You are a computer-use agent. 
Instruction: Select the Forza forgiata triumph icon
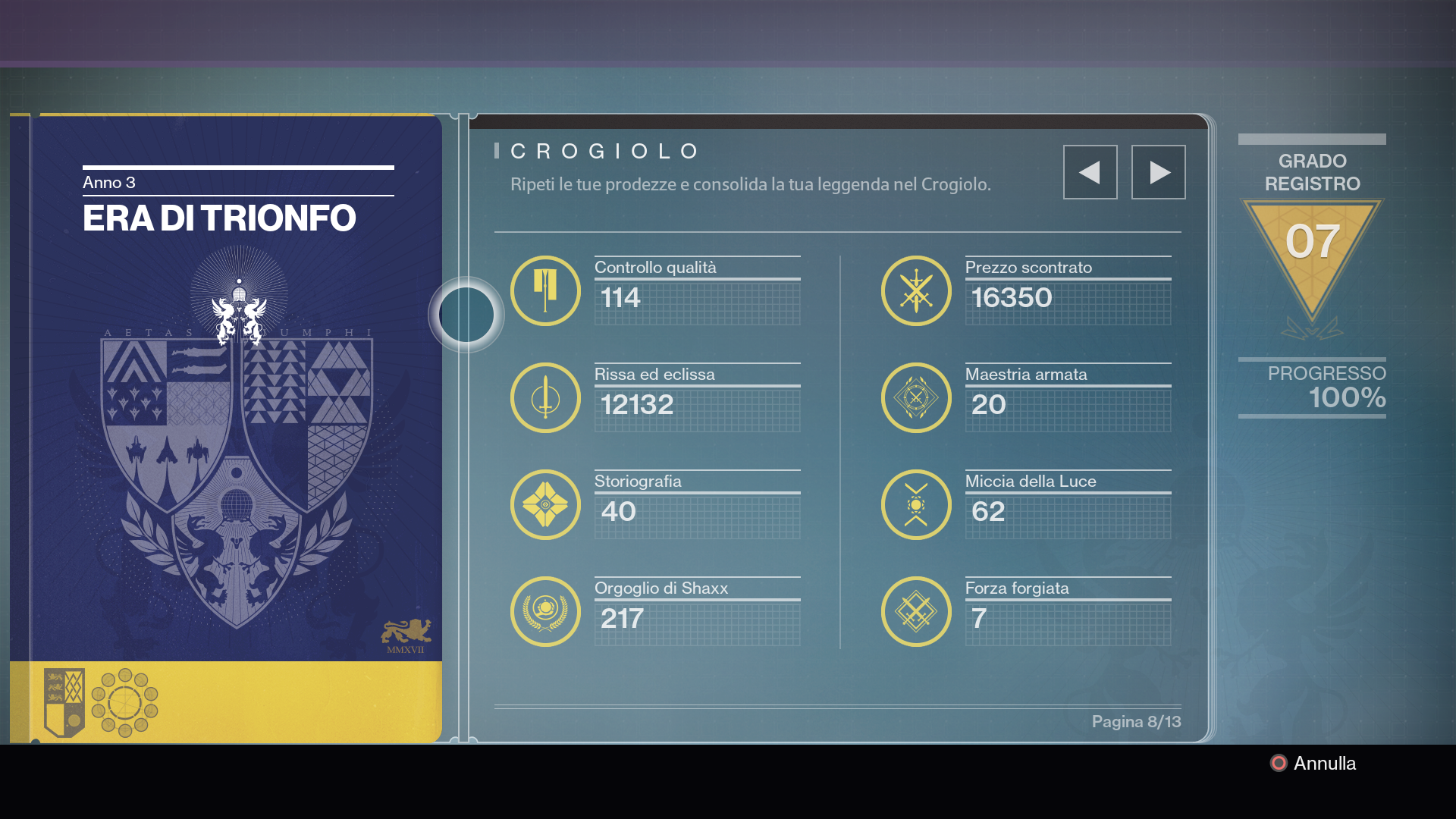pos(916,611)
